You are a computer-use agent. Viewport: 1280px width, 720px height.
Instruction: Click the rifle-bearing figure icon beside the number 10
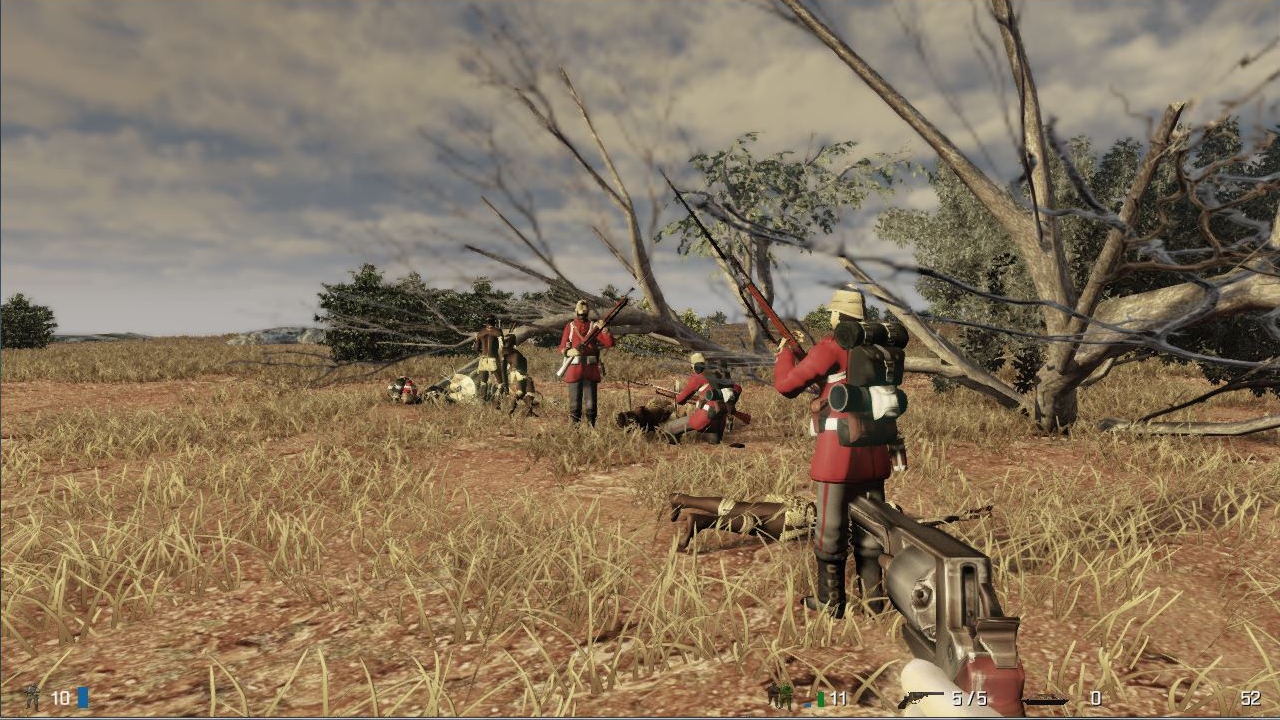32,698
